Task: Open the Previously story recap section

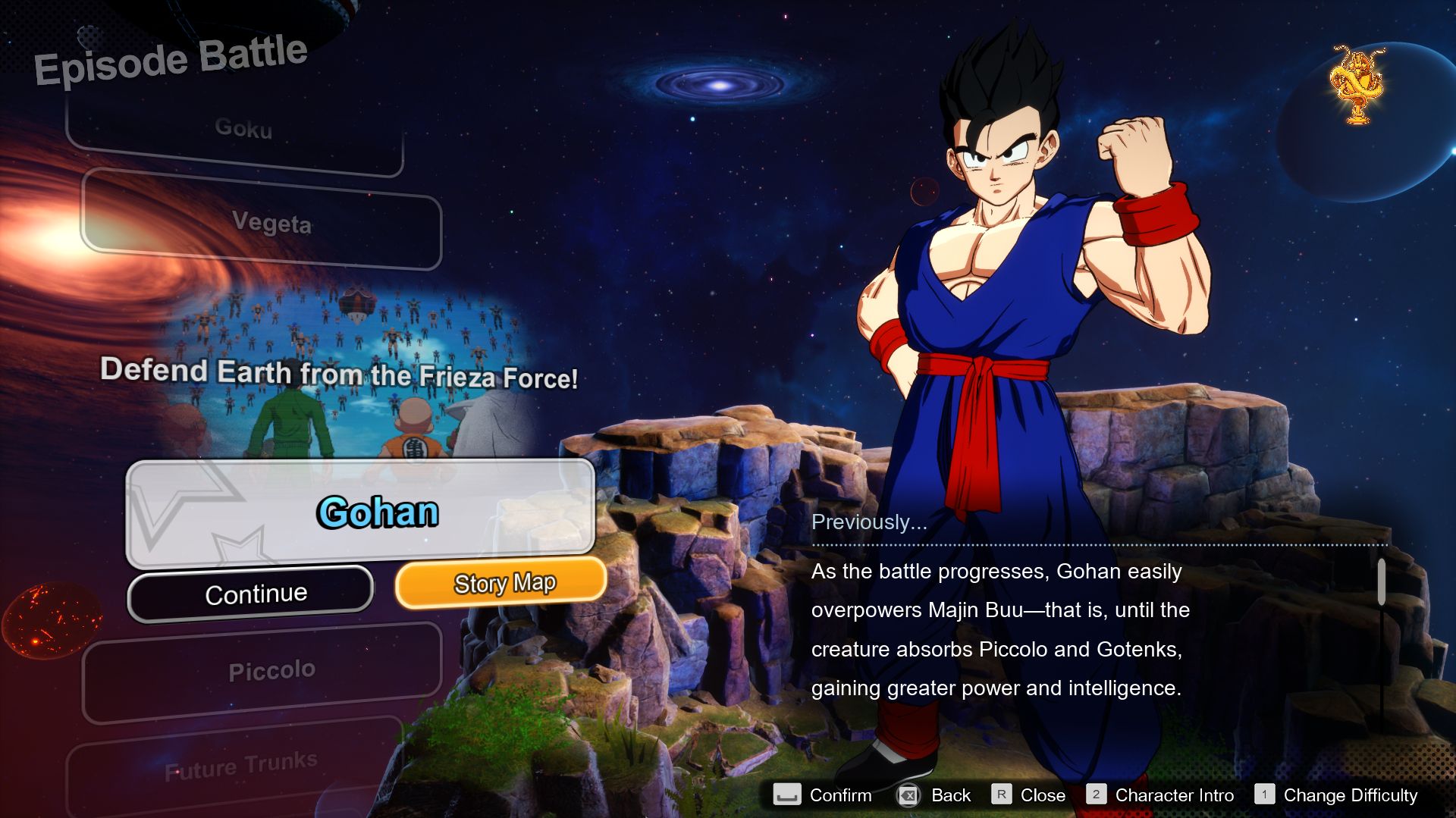Action: (x=869, y=521)
